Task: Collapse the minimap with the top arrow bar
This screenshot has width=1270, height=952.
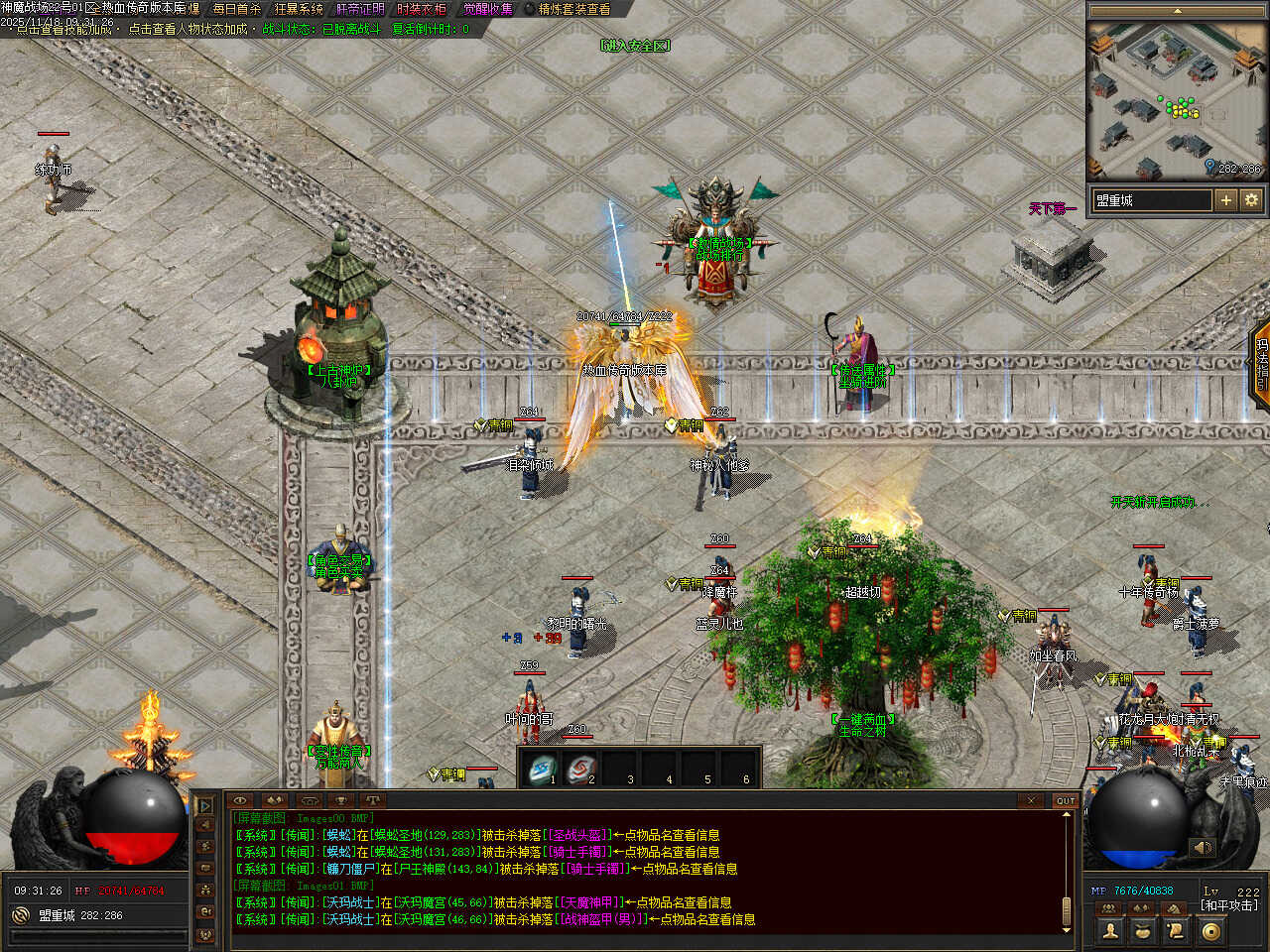Action: pyautogui.click(x=1177, y=11)
